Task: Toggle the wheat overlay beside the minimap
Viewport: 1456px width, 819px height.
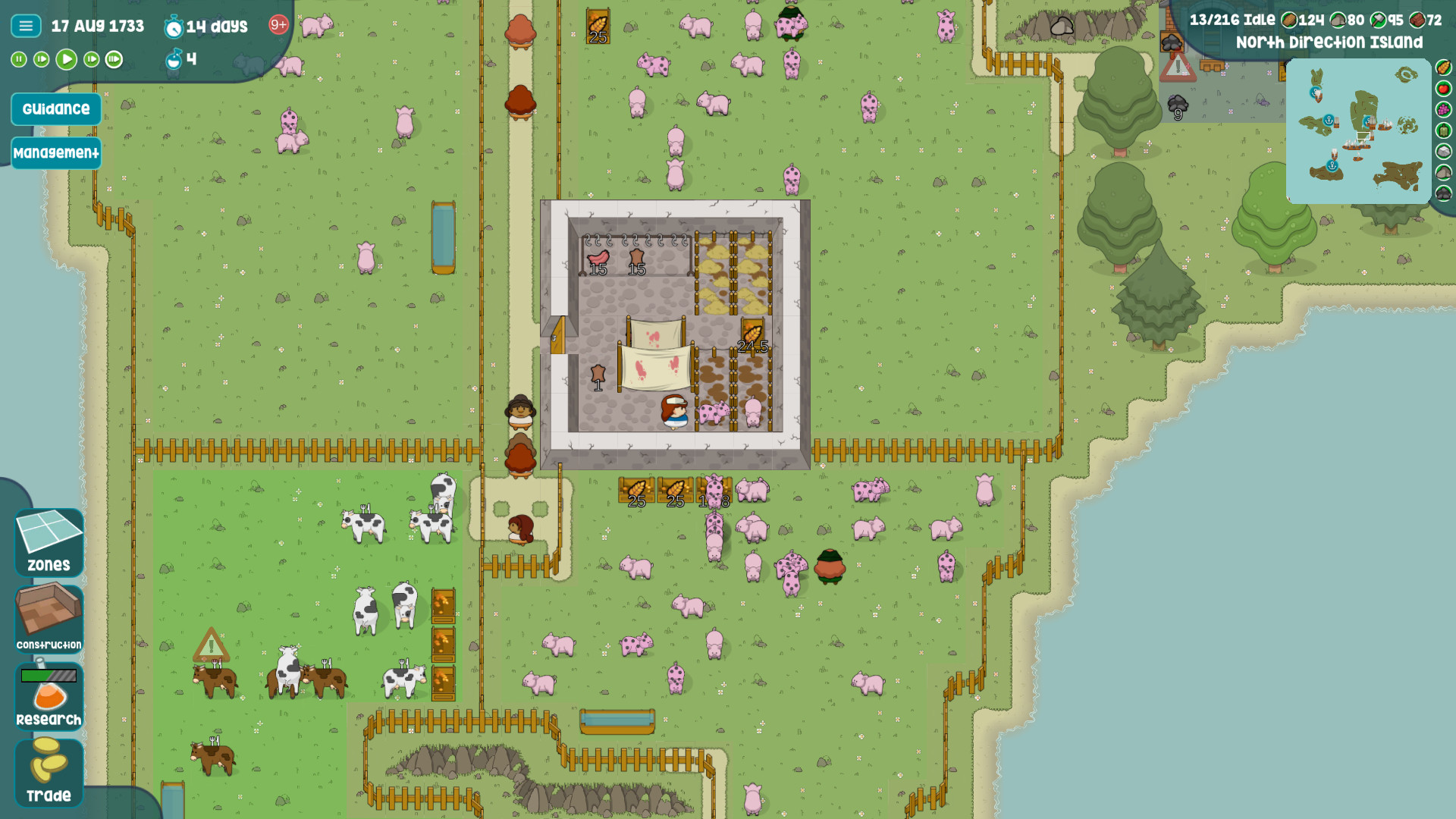Action: tap(1442, 68)
